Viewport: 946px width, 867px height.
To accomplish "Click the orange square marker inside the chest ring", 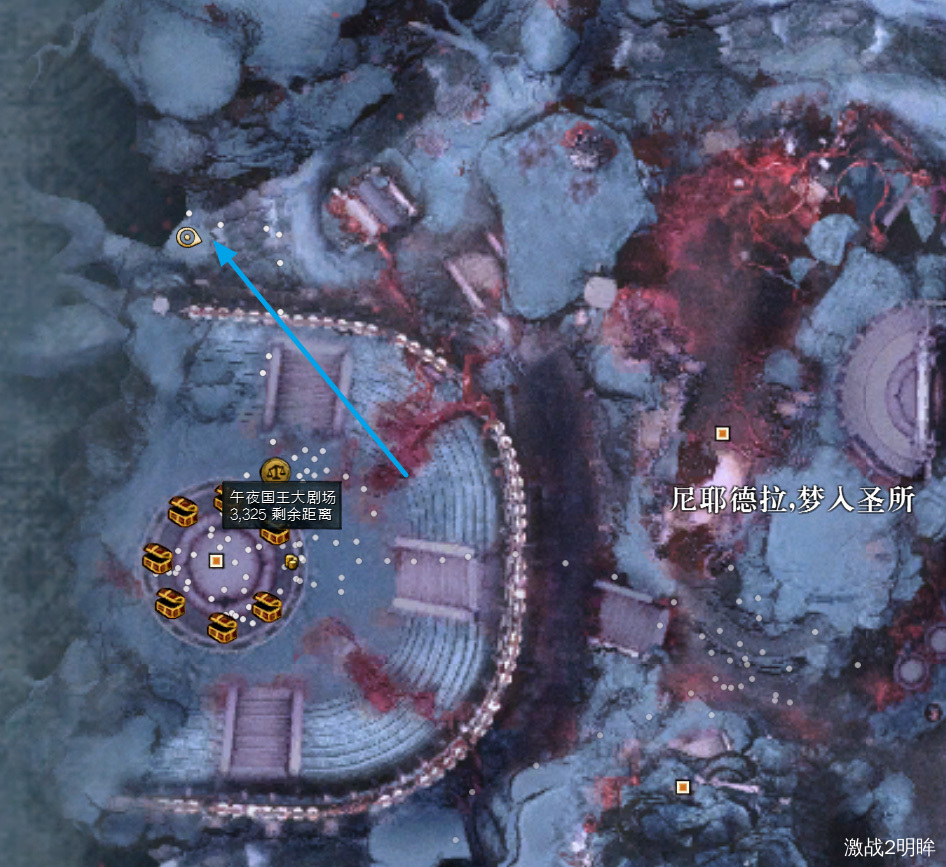I will tap(216, 561).
